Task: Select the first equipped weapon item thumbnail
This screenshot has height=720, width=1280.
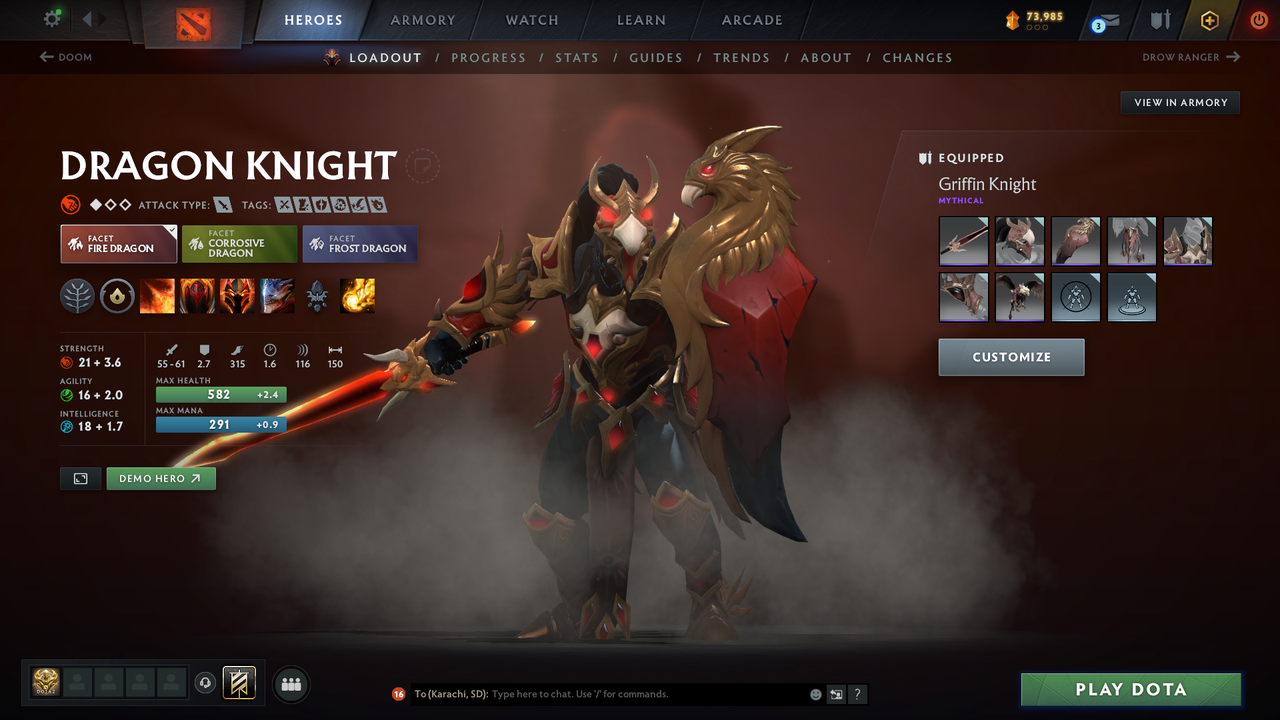Action: click(x=963, y=241)
